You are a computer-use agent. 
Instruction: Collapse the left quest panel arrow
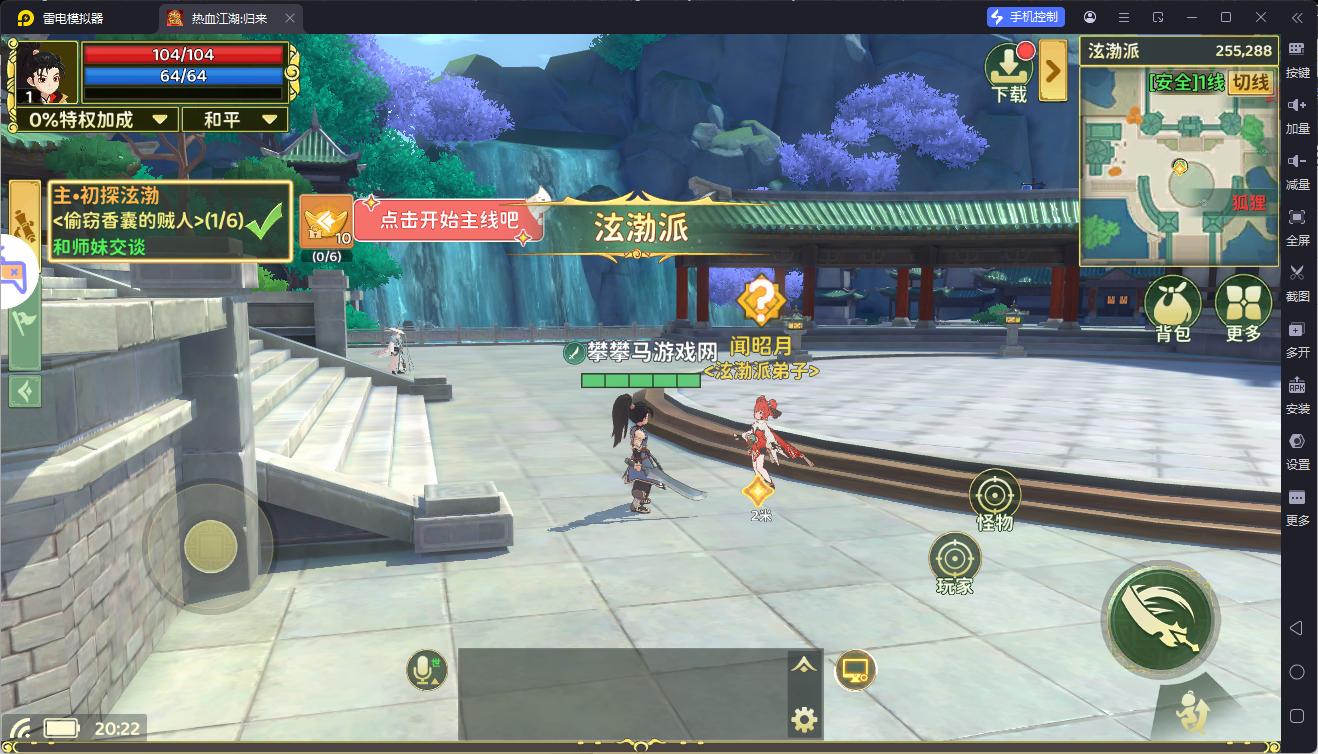pyautogui.click(x=25, y=390)
